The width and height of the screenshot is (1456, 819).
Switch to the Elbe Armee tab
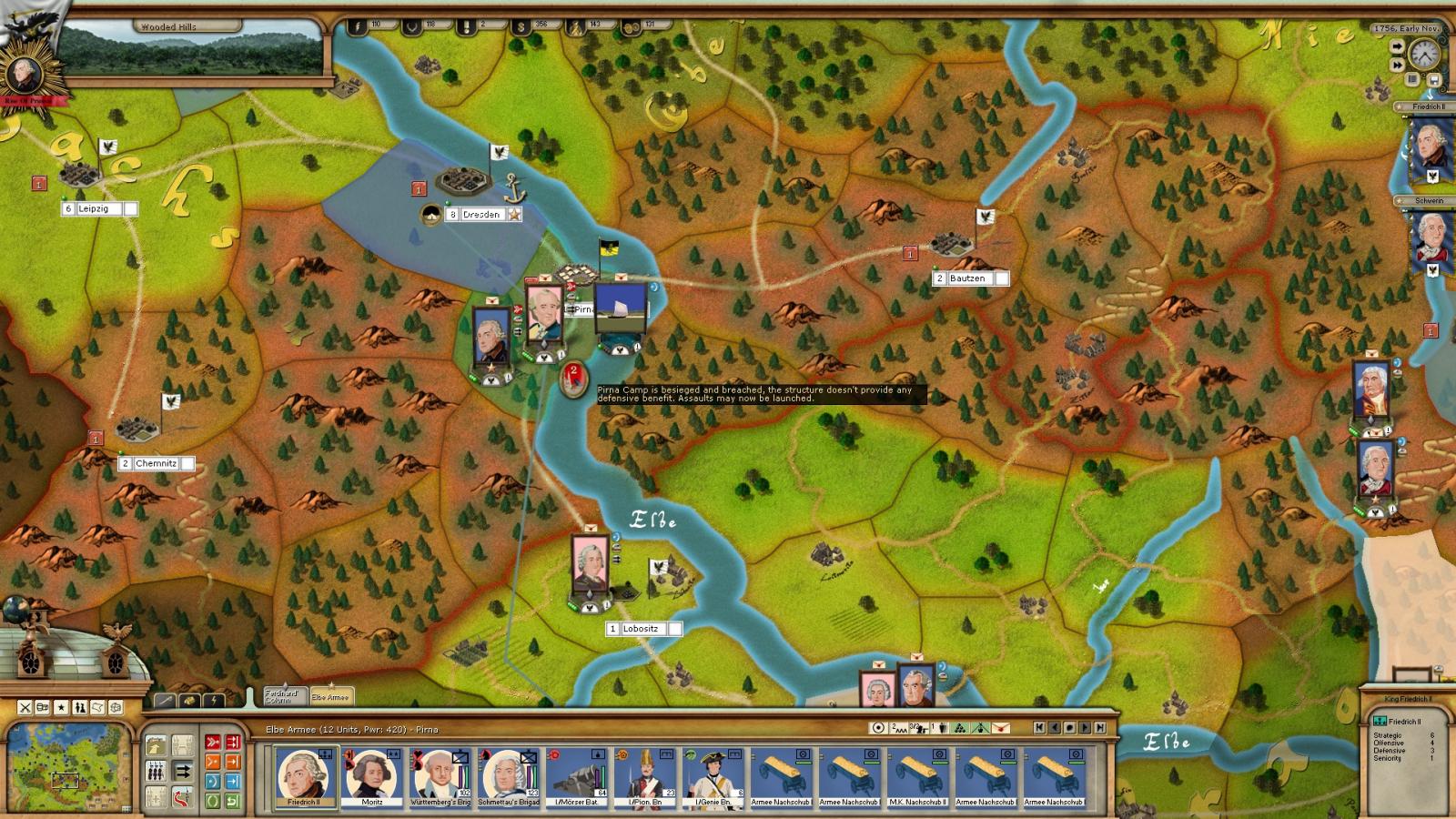pos(330,696)
